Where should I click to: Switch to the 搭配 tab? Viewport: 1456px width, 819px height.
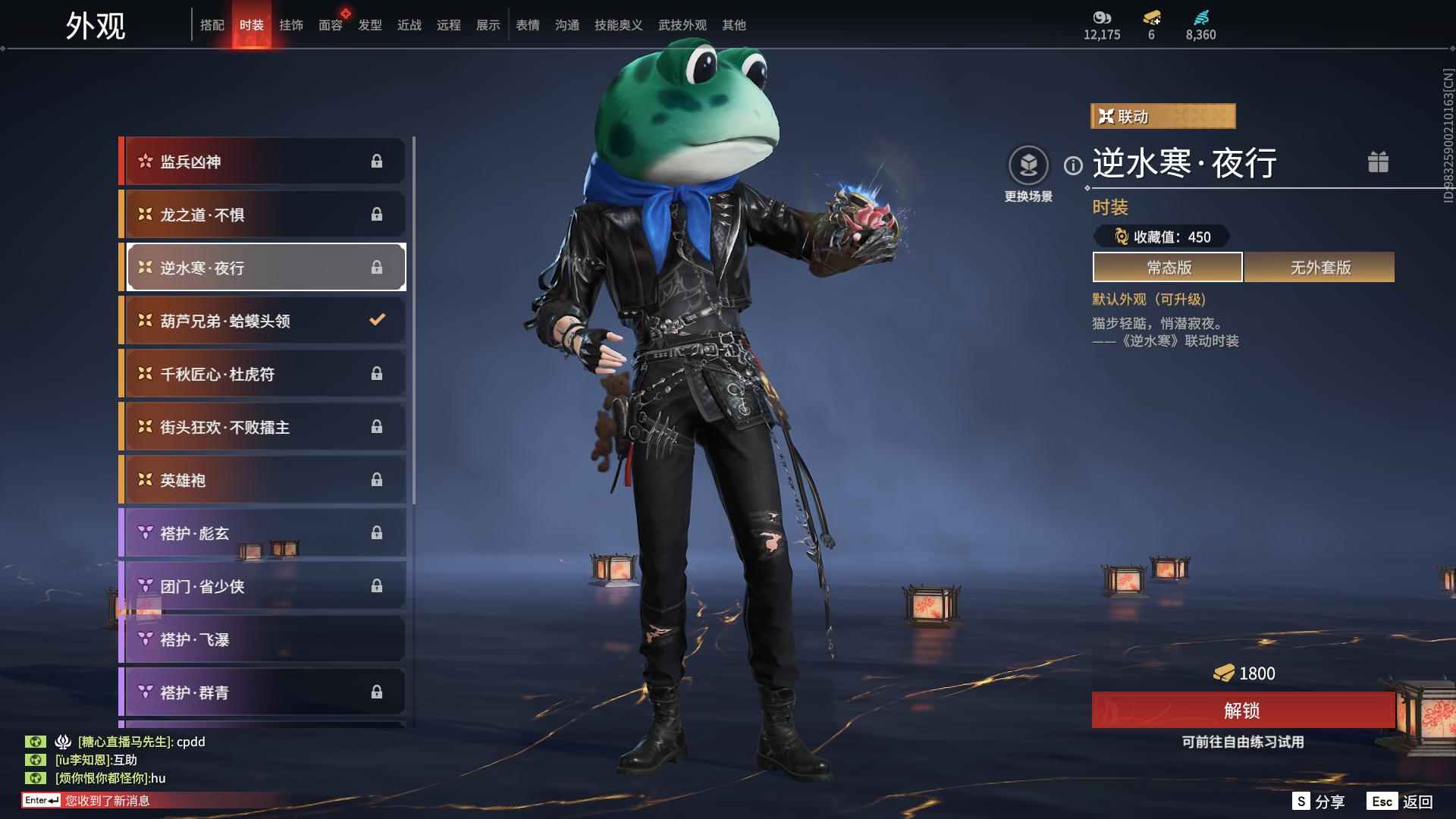[x=212, y=25]
